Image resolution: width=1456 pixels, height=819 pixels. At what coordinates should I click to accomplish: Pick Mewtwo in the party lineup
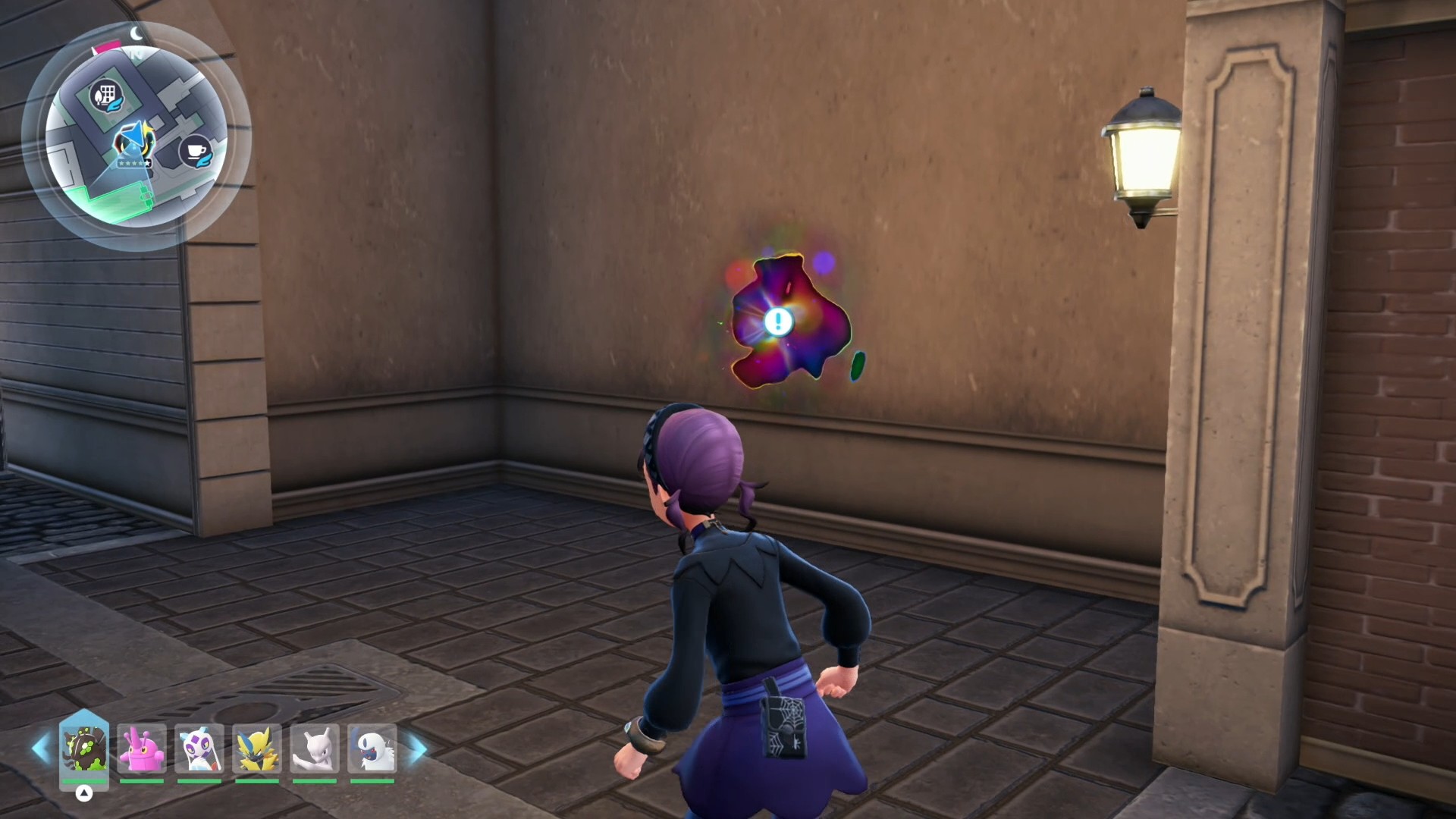315,748
